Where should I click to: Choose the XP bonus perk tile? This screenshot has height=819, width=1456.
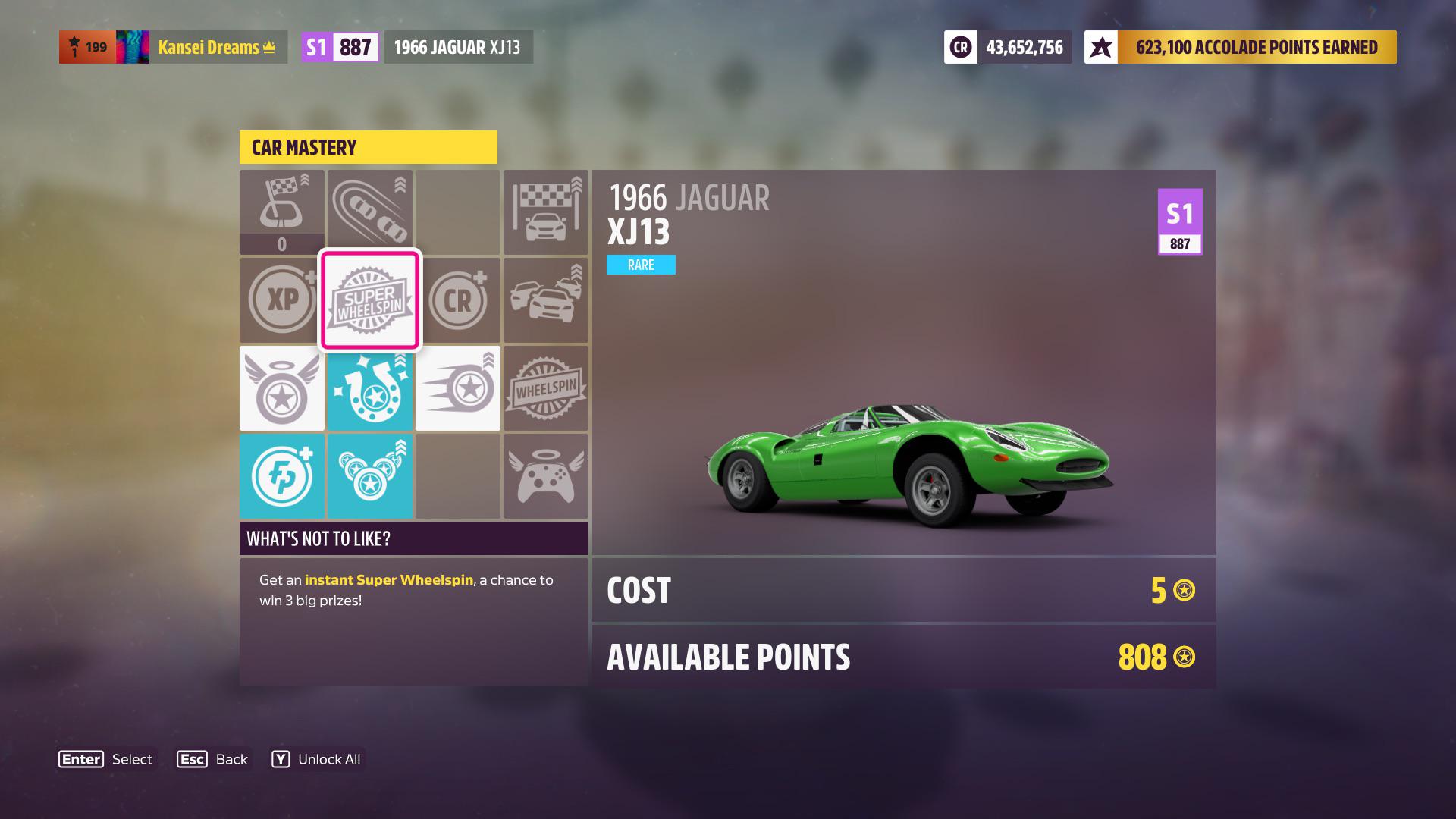(x=282, y=300)
